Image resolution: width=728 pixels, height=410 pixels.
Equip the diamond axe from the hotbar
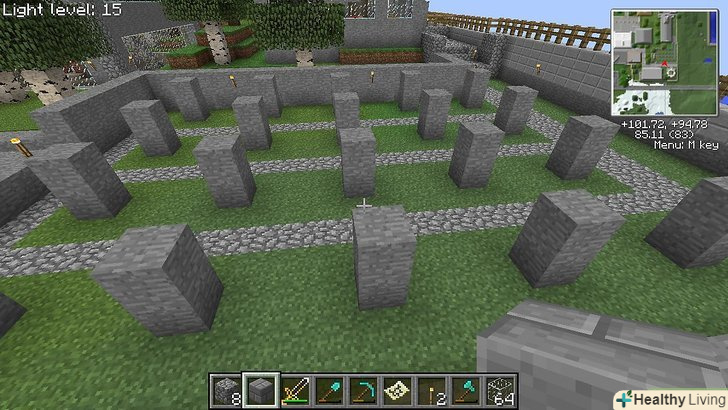pos(467,390)
